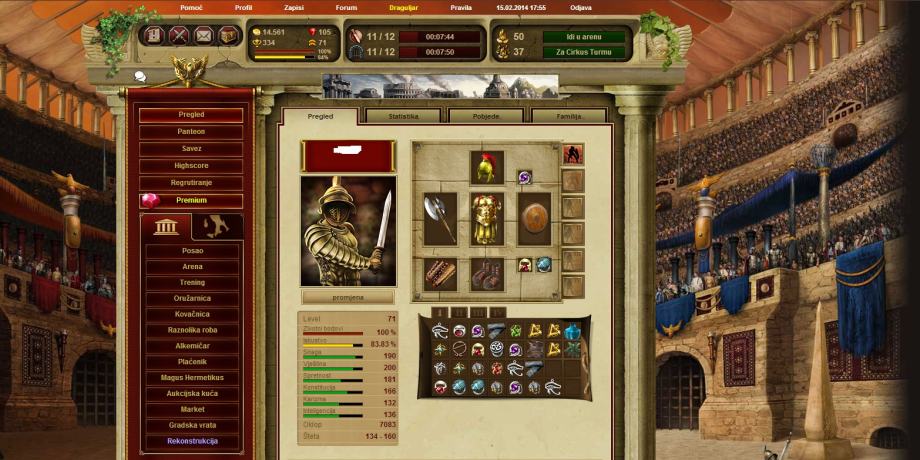Open the Familija tab
The height and width of the screenshot is (460, 920).
pyautogui.click(x=567, y=116)
